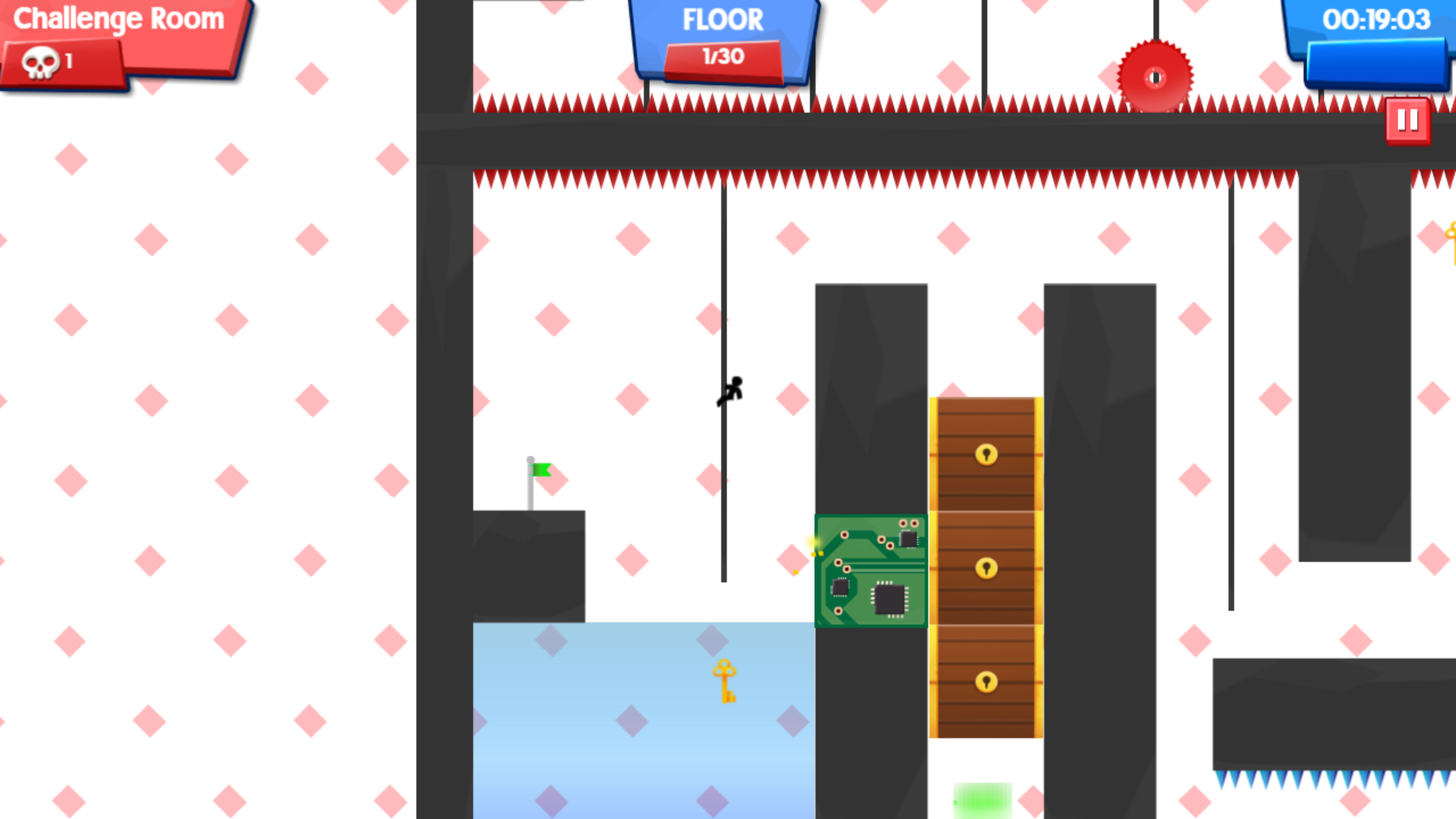Click the FLOOR header banner
The height and width of the screenshot is (819, 1456).
click(722, 20)
